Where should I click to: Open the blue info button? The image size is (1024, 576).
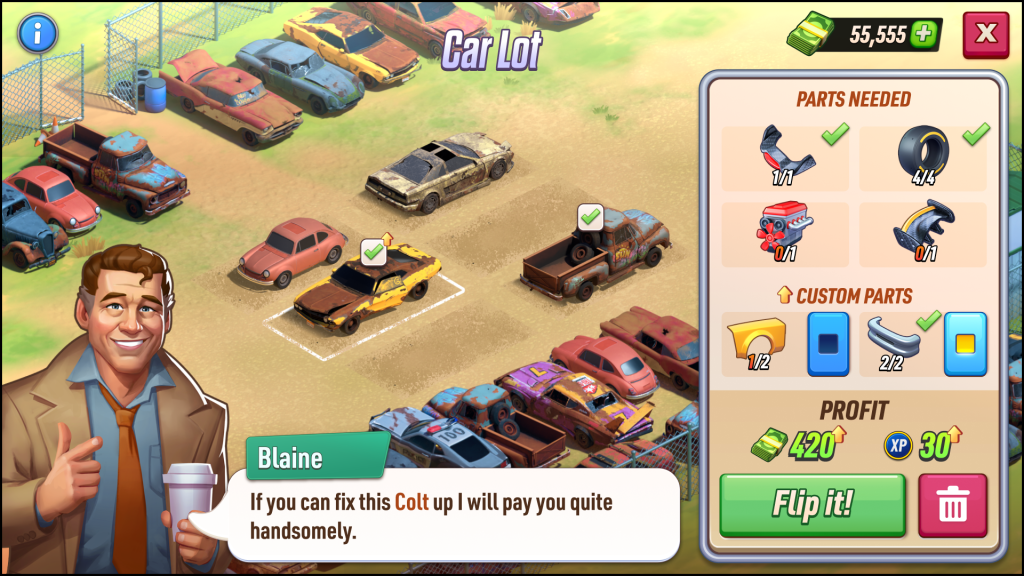click(38, 34)
